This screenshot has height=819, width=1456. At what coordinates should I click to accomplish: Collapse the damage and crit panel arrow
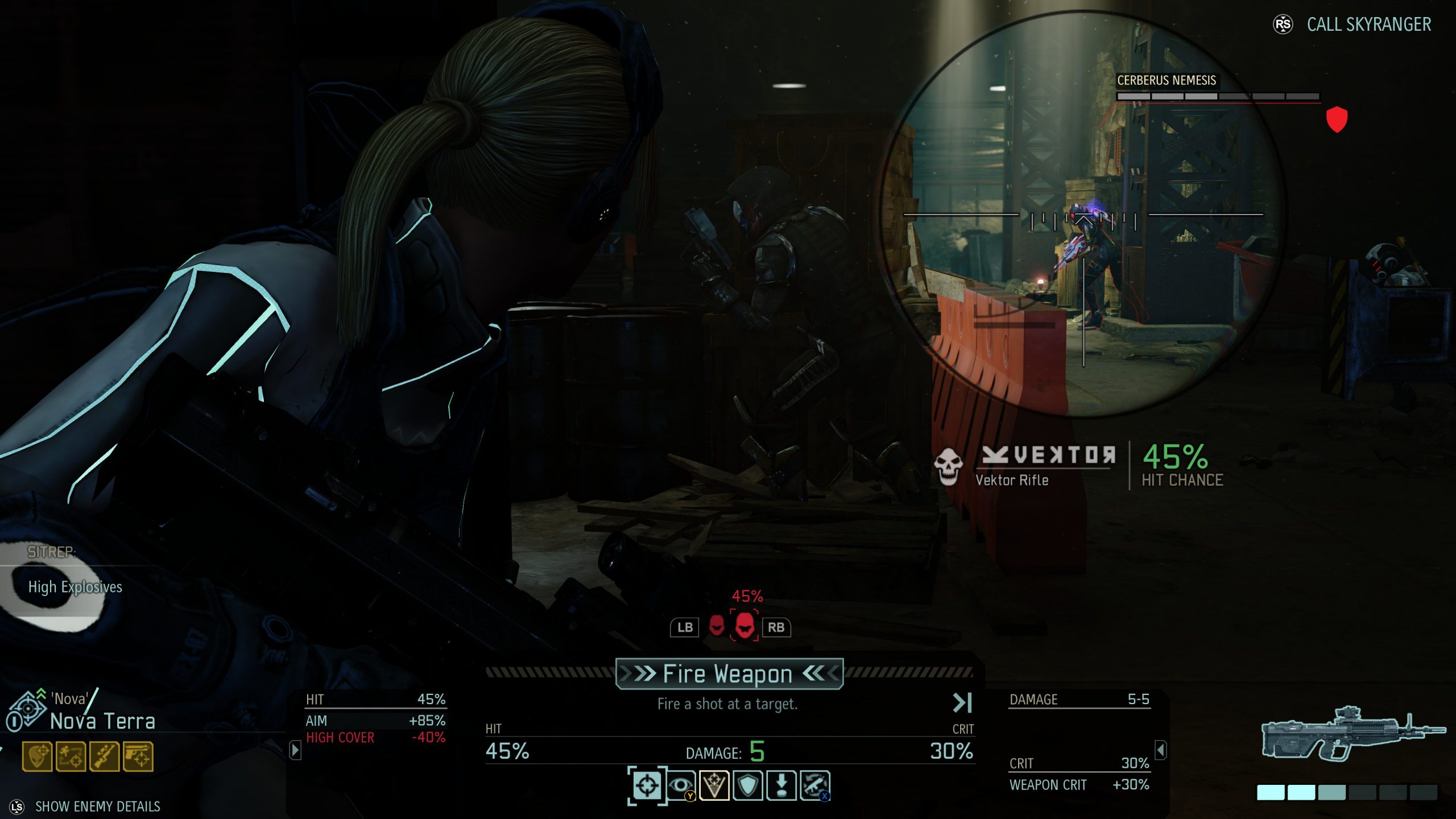(1161, 750)
